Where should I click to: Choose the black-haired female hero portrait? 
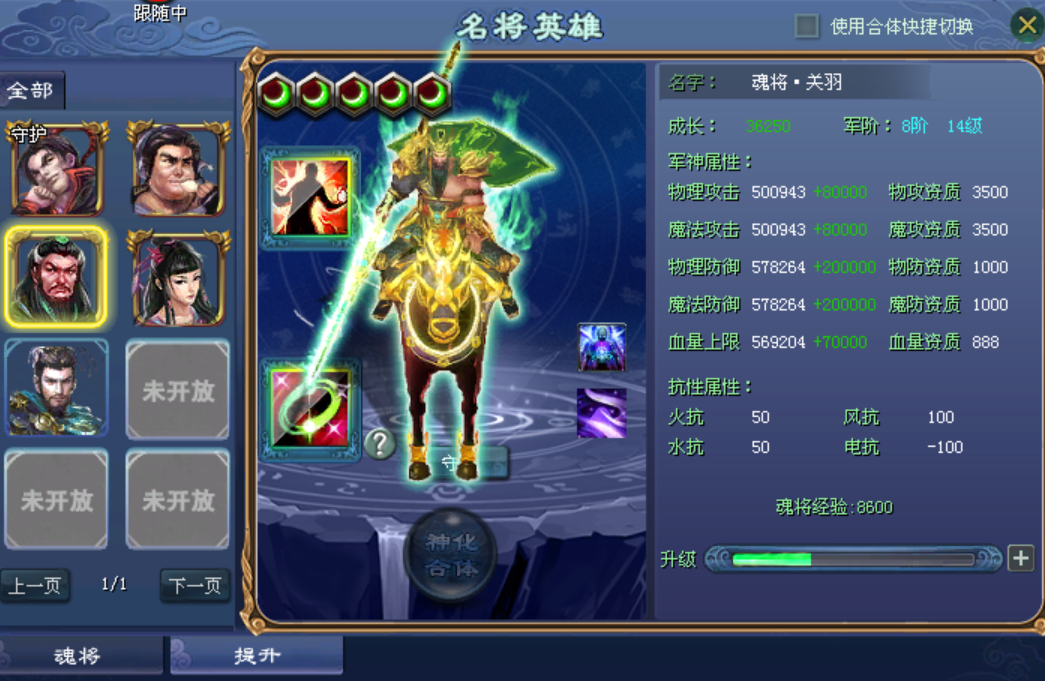(178, 277)
